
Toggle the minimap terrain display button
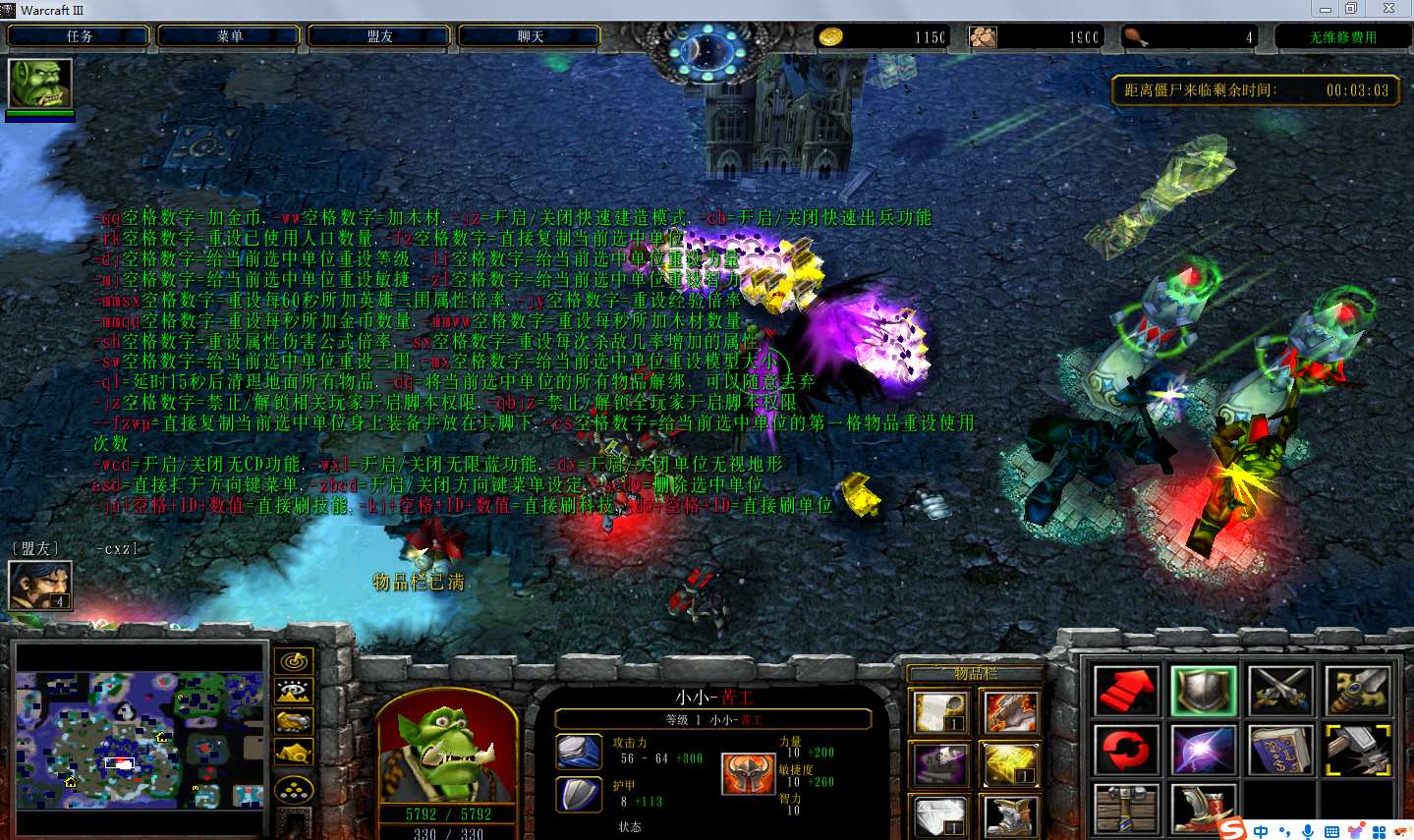[x=295, y=692]
